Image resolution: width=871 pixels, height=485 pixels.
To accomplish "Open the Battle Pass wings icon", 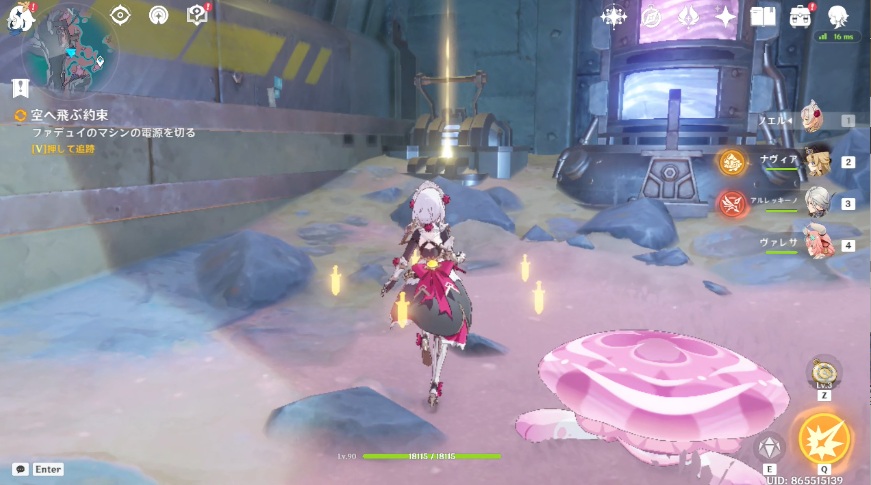I will click(x=687, y=16).
